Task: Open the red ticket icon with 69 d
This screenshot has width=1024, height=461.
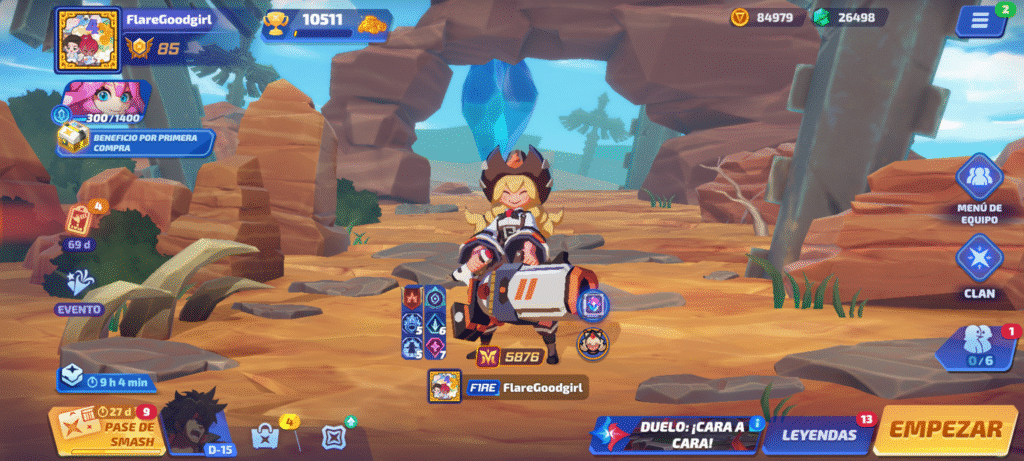Action: pos(79,224)
